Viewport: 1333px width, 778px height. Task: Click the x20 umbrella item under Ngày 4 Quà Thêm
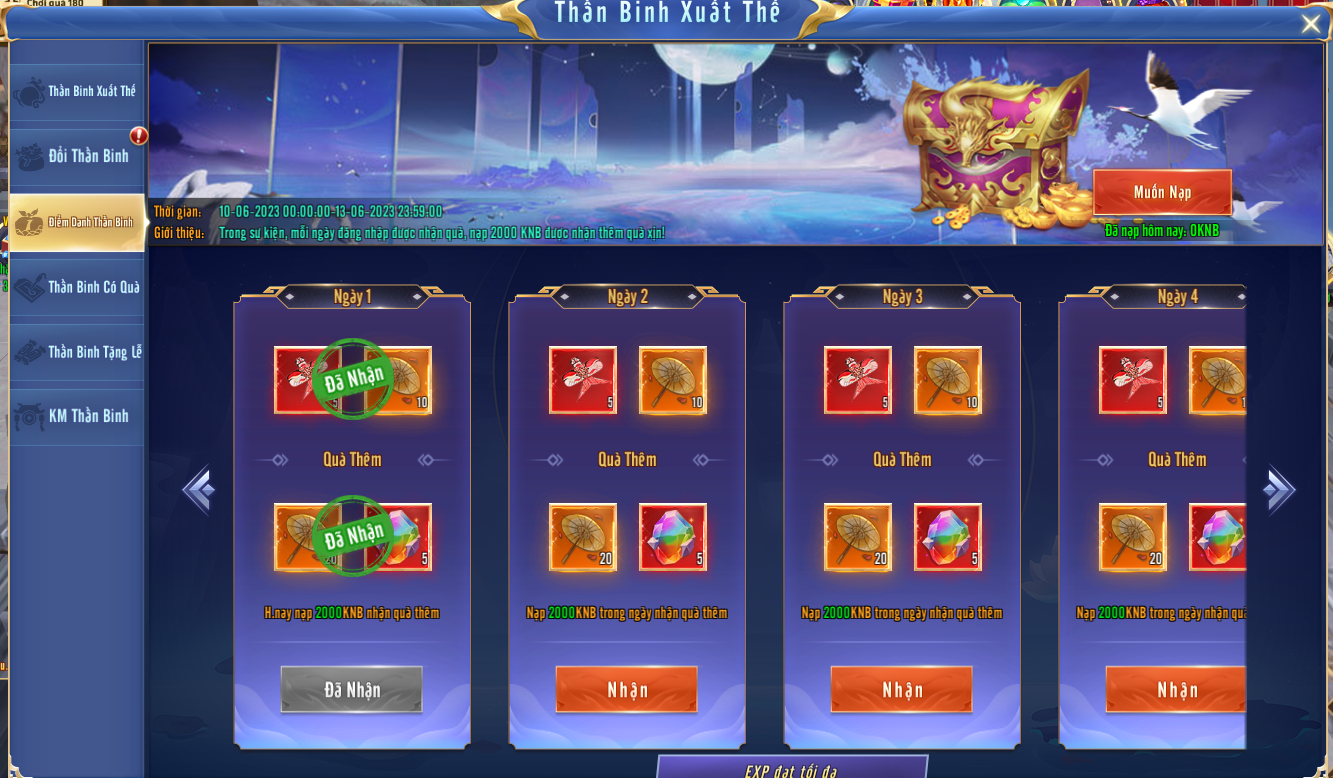1131,538
